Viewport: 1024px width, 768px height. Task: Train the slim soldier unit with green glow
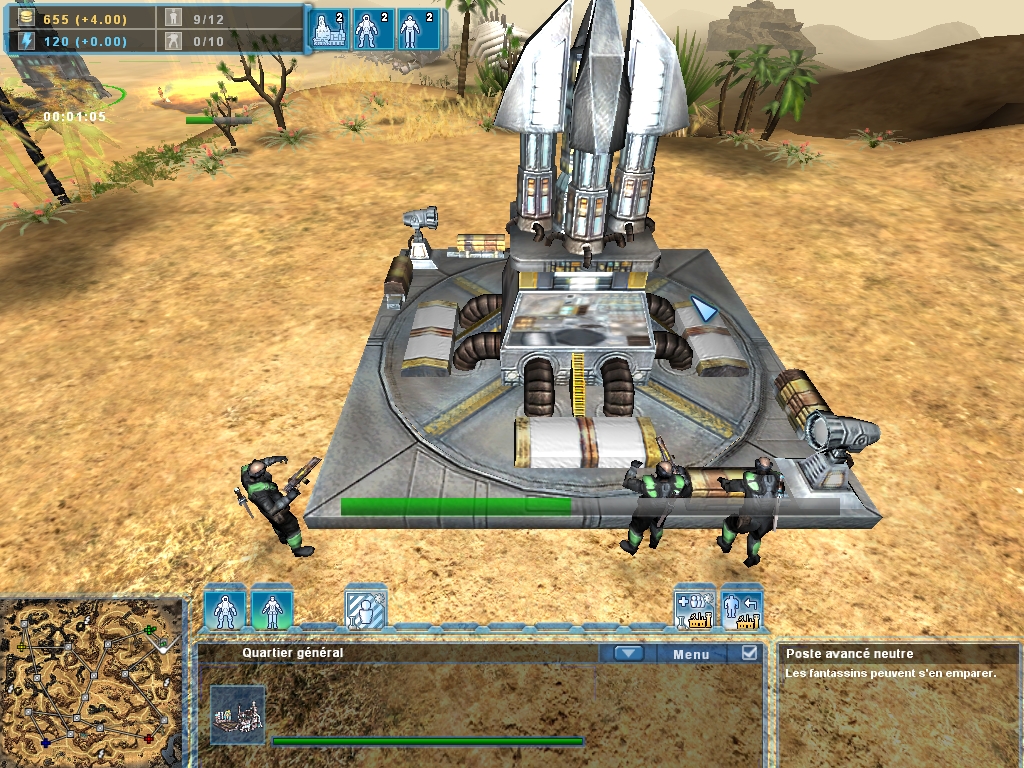coord(272,609)
